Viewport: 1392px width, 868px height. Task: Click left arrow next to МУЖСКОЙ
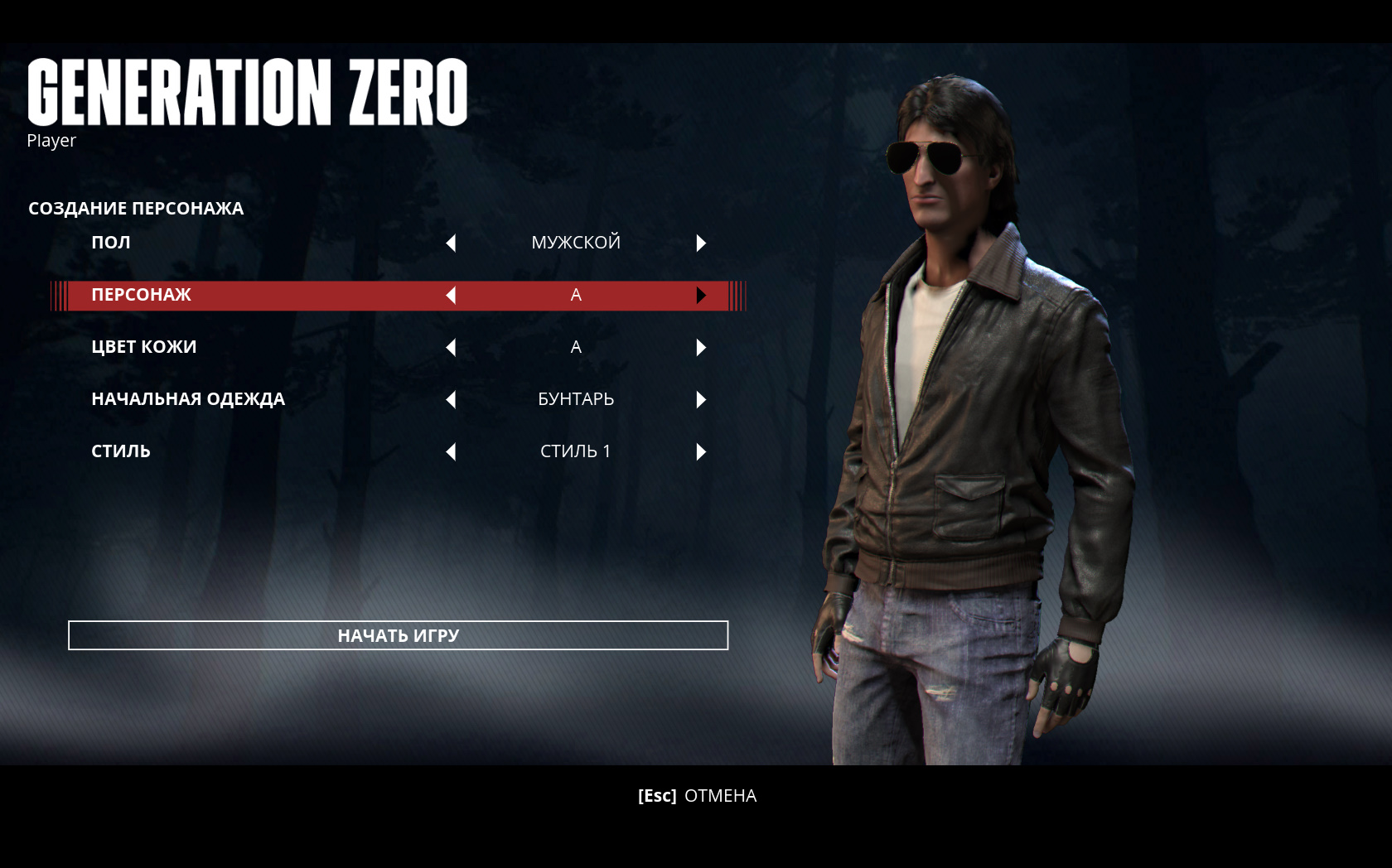[451, 243]
